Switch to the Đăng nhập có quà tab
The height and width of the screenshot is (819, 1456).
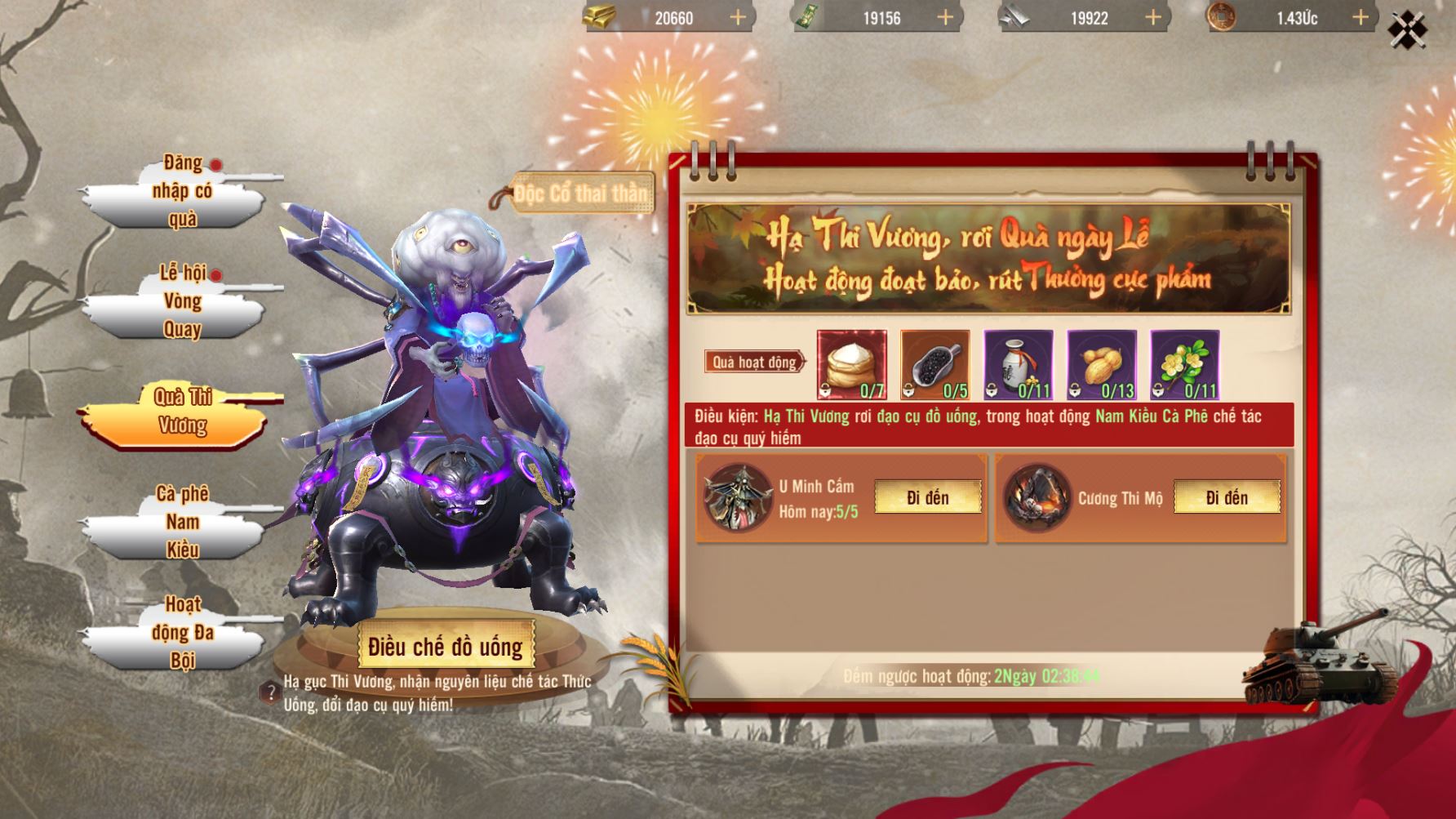pos(181,192)
